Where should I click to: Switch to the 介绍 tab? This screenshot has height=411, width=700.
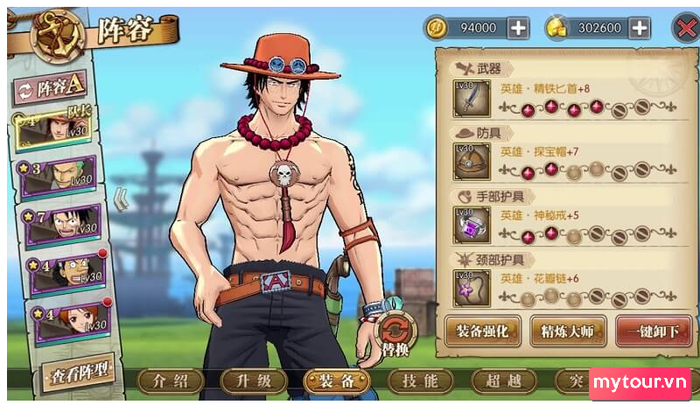coord(165,381)
